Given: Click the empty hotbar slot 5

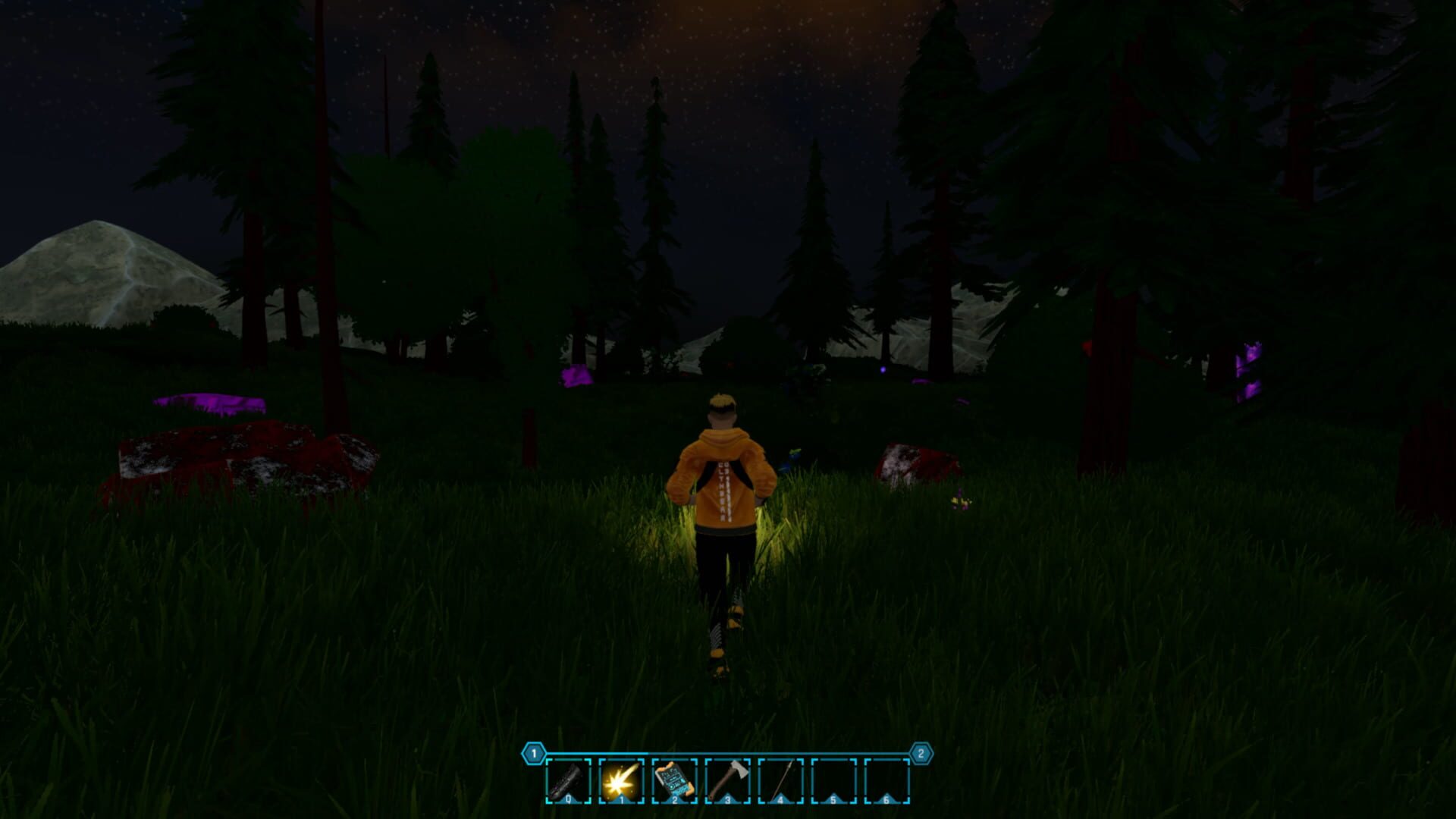Looking at the screenshot, I should tap(833, 780).
